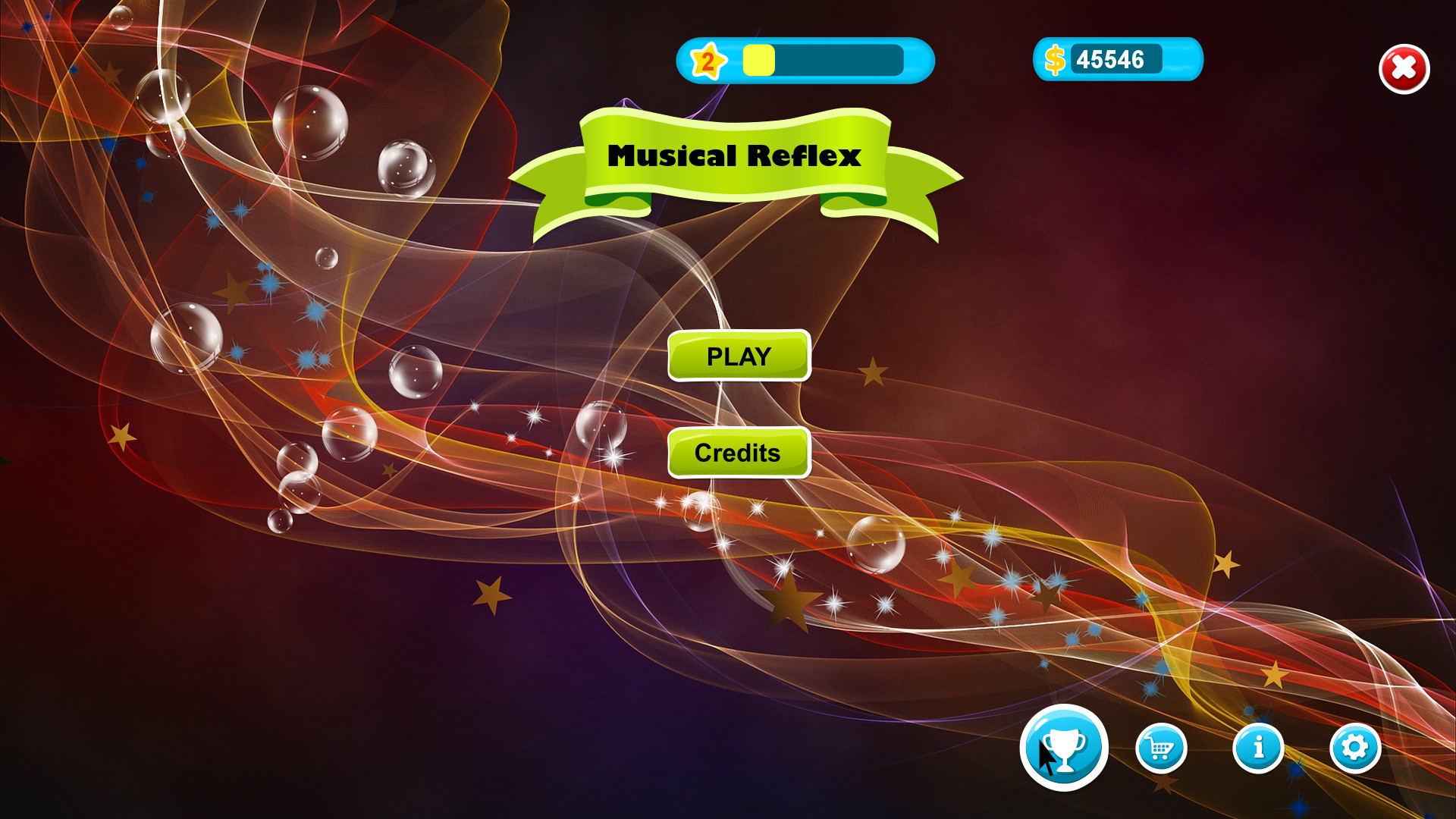Click the cart icon next to trophy
The image size is (1456, 819).
click(x=1160, y=747)
